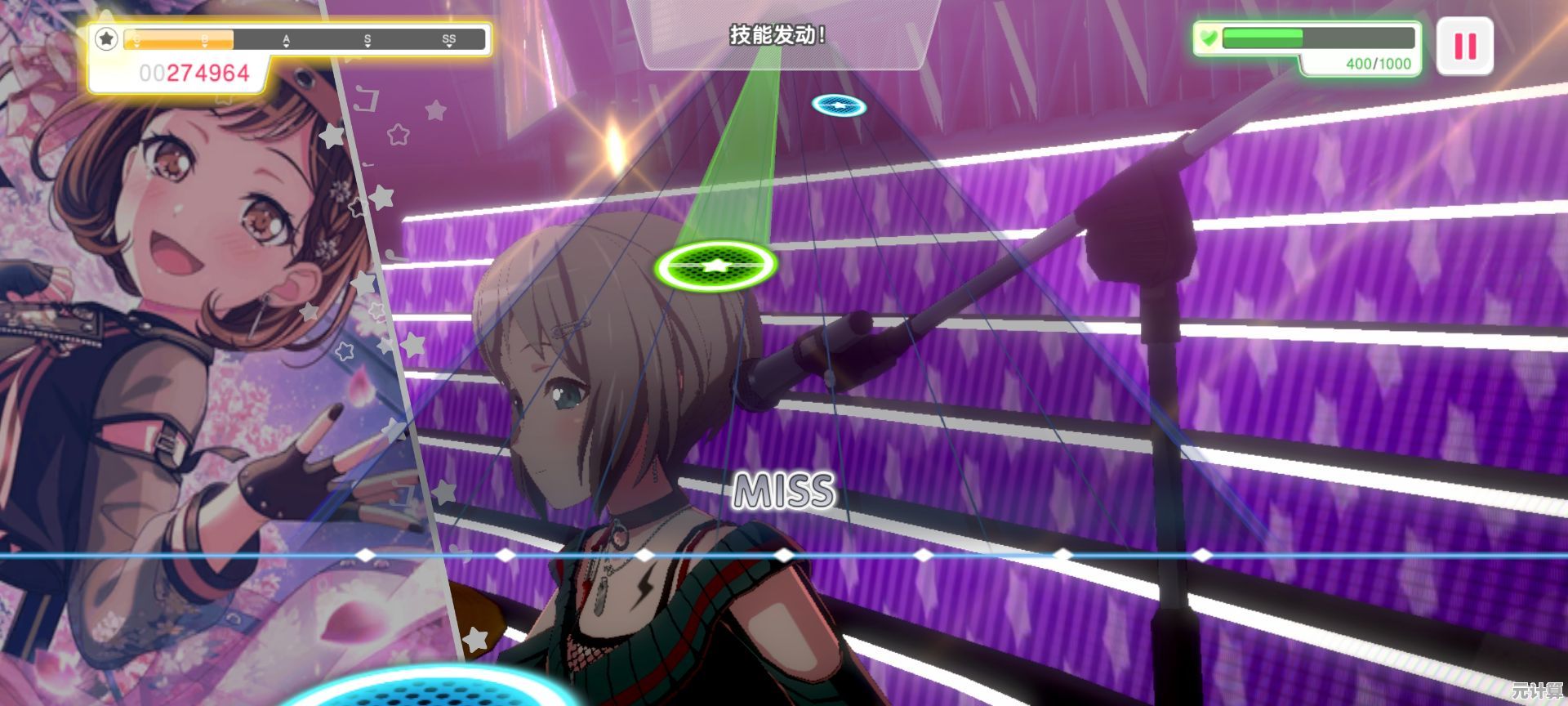Pause the song with the pause button
1568x706 pixels.
pyautogui.click(x=1465, y=46)
